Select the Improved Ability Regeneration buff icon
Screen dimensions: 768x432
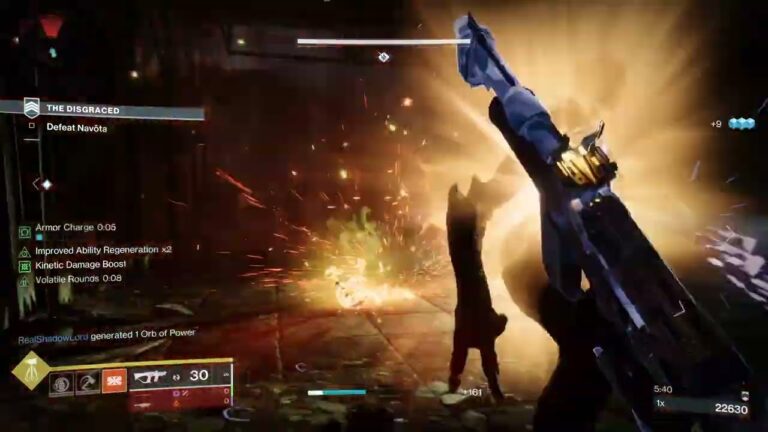25,249
